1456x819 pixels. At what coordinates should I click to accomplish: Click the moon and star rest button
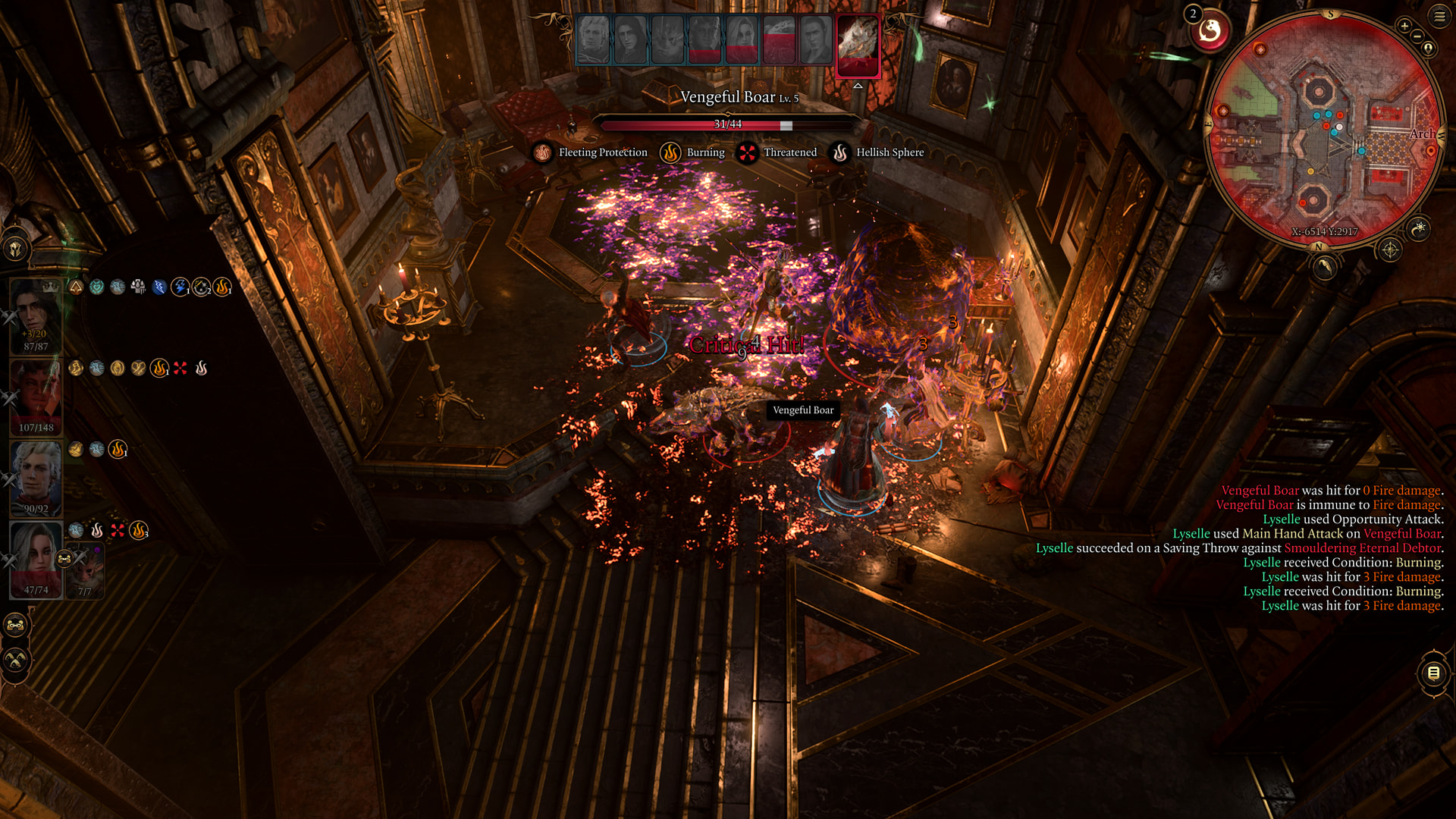(x=1418, y=228)
